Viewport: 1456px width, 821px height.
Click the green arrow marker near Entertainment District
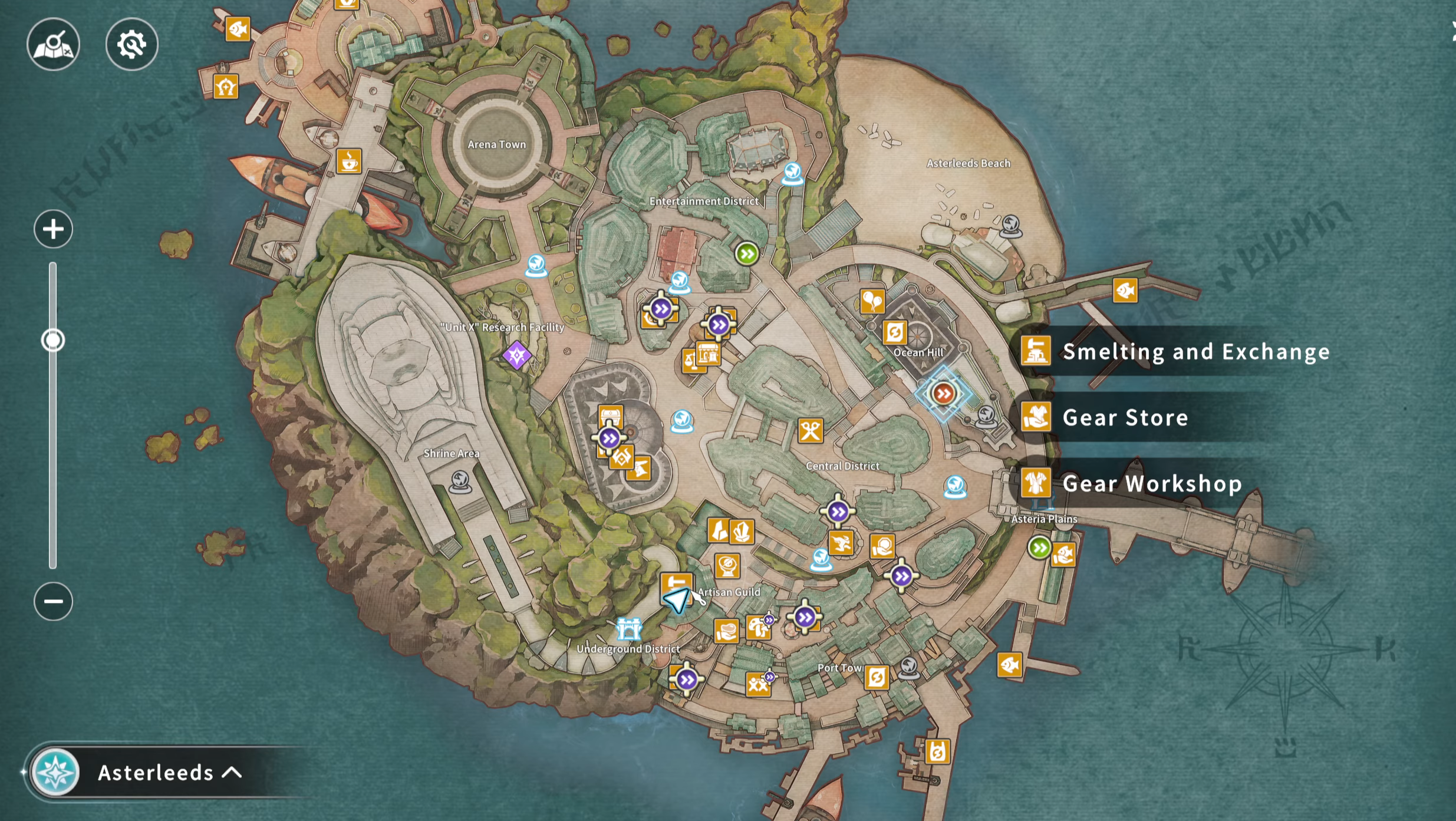tap(747, 254)
